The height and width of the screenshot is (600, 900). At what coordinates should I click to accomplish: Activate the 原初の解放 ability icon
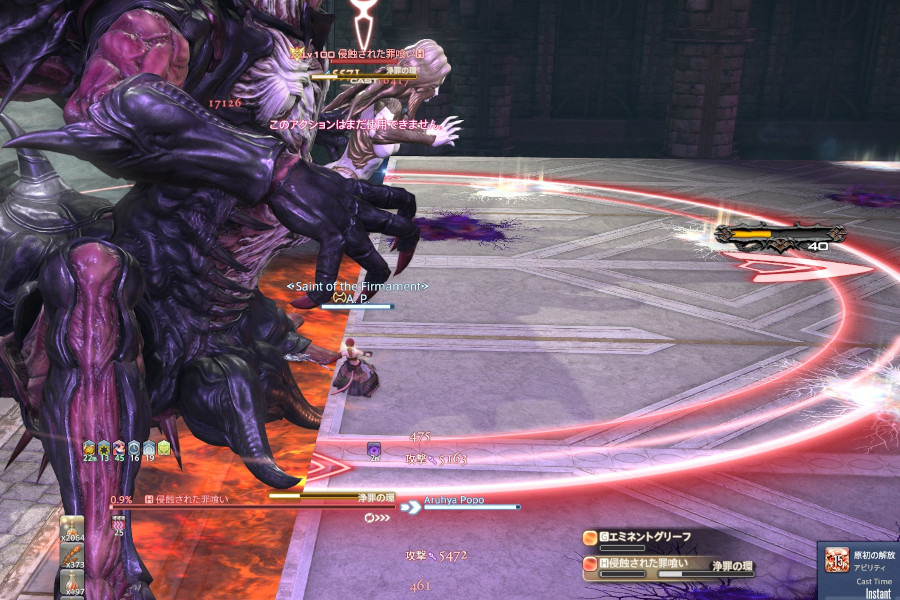pyautogui.click(x=837, y=561)
